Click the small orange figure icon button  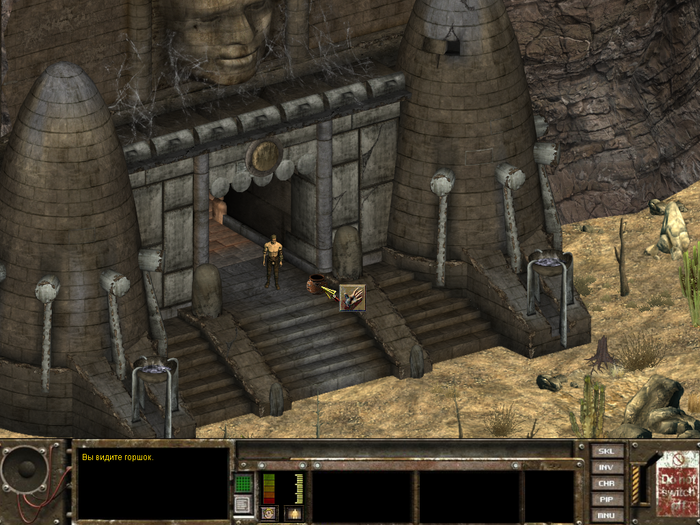coord(293,513)
